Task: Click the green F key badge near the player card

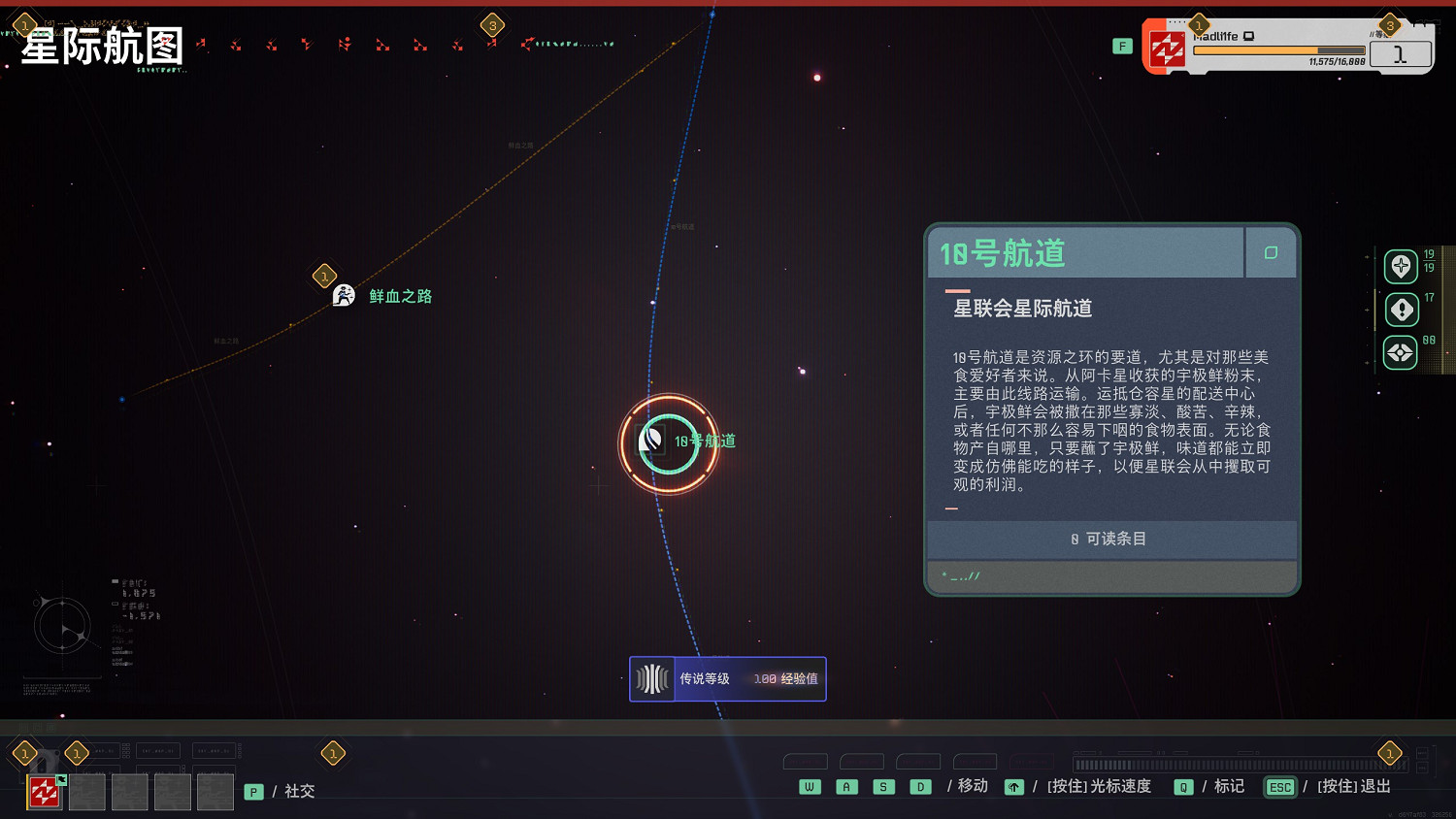Action: (1122, 45)
